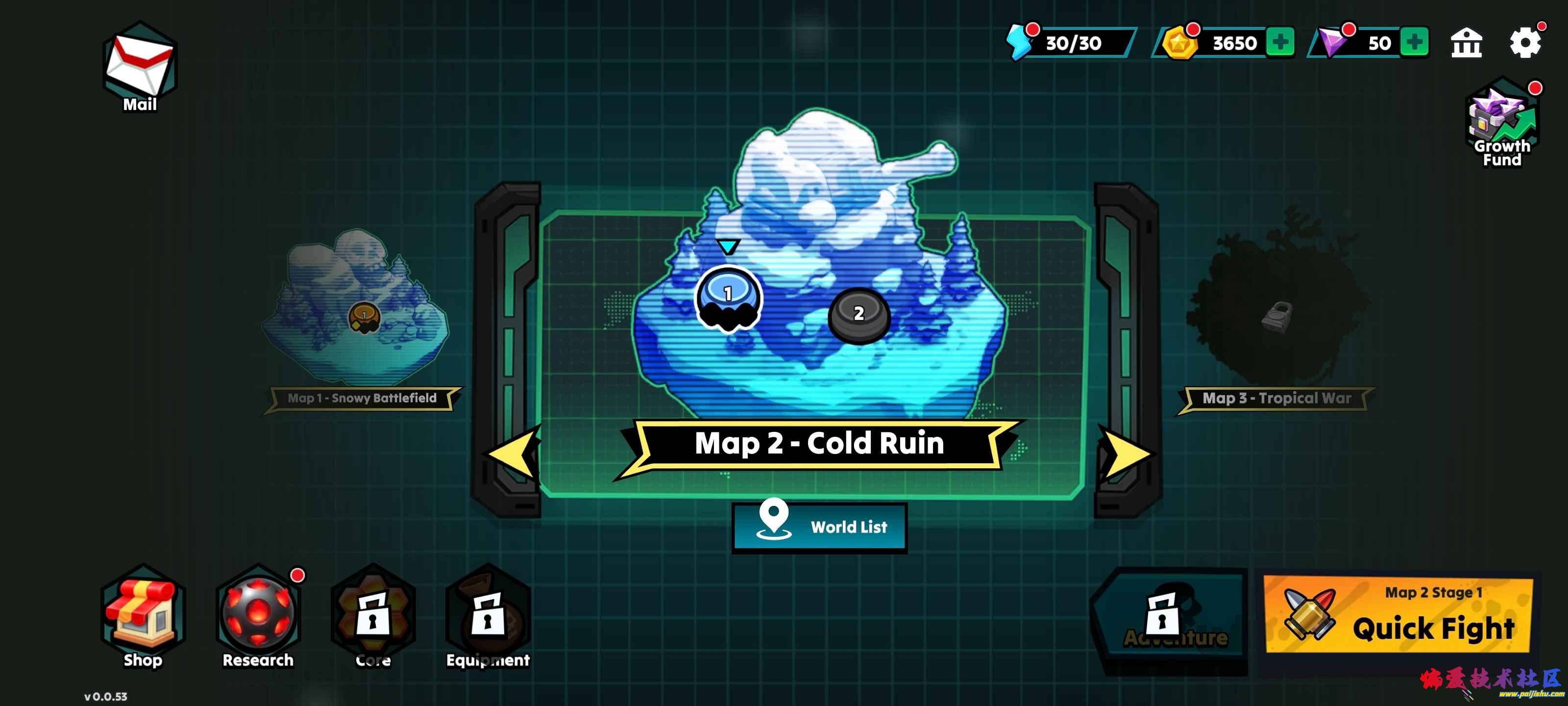Open the Growth Fund offer
This screenshot has width=1568, height=706.
click(x=1502, y=124)
